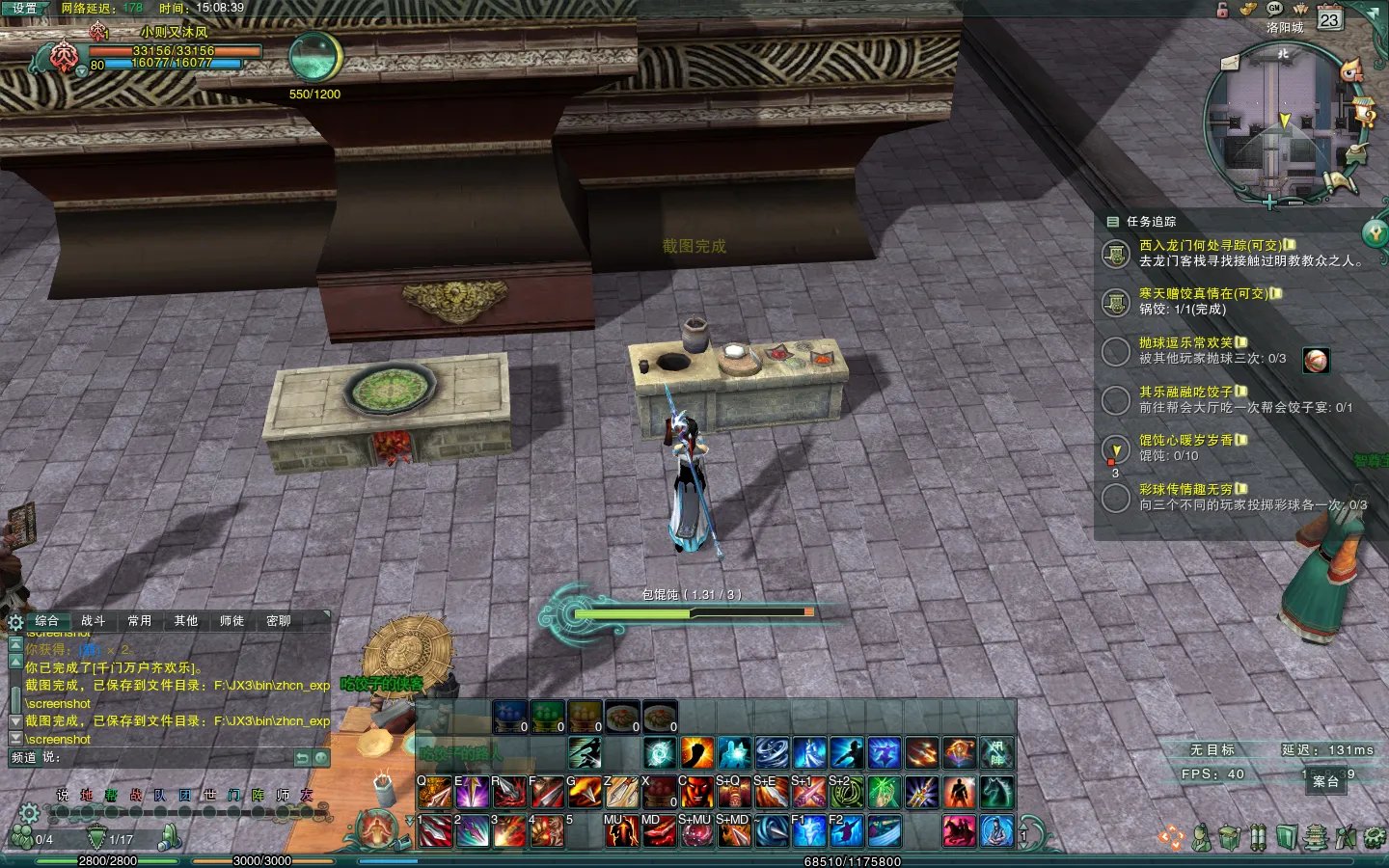Open the calendar showing day 23
Screen dimensions: 1389x868
tap(1330, 19)
